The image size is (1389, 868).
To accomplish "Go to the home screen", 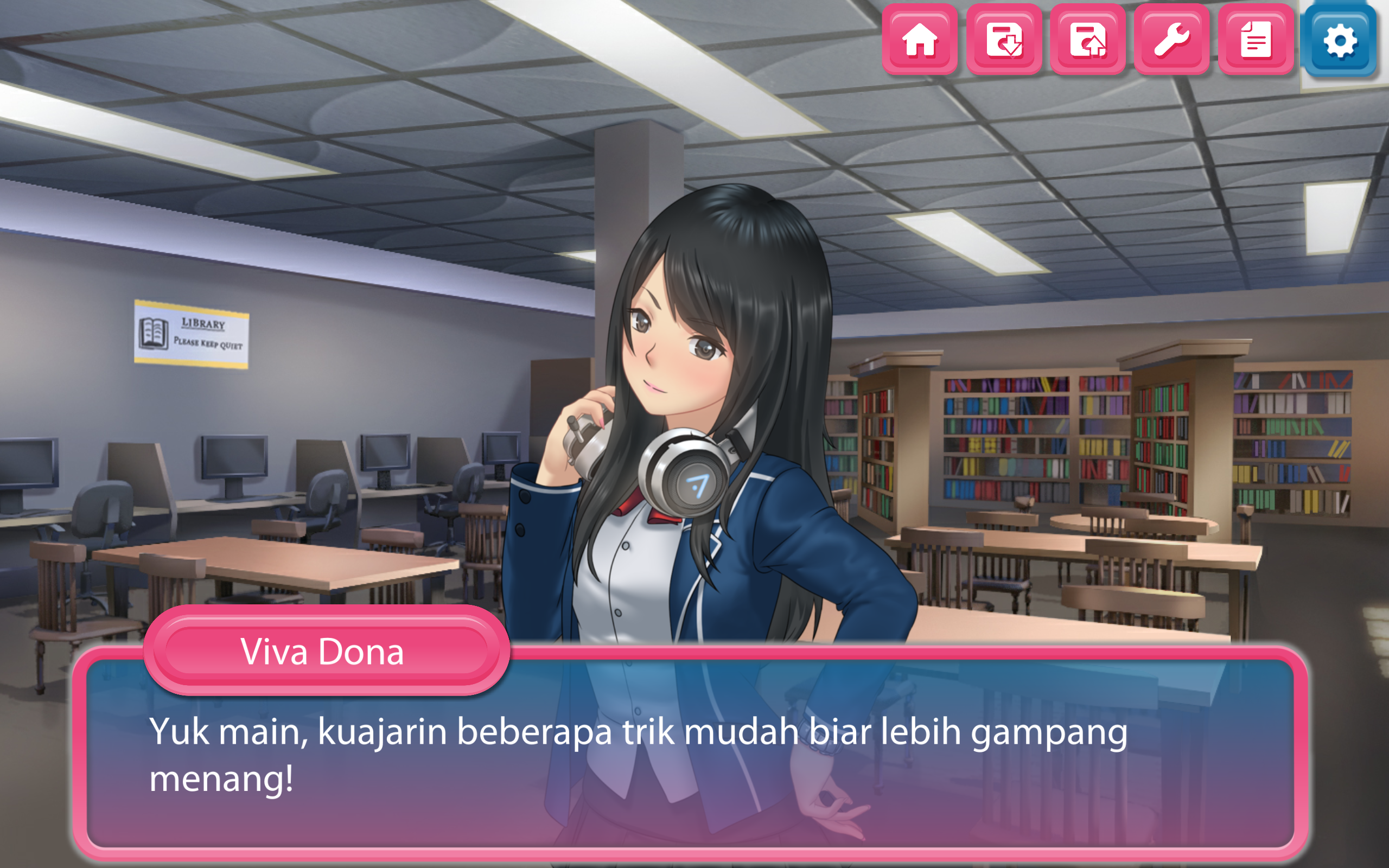I will pyautogui.click(x=920, y=40).
